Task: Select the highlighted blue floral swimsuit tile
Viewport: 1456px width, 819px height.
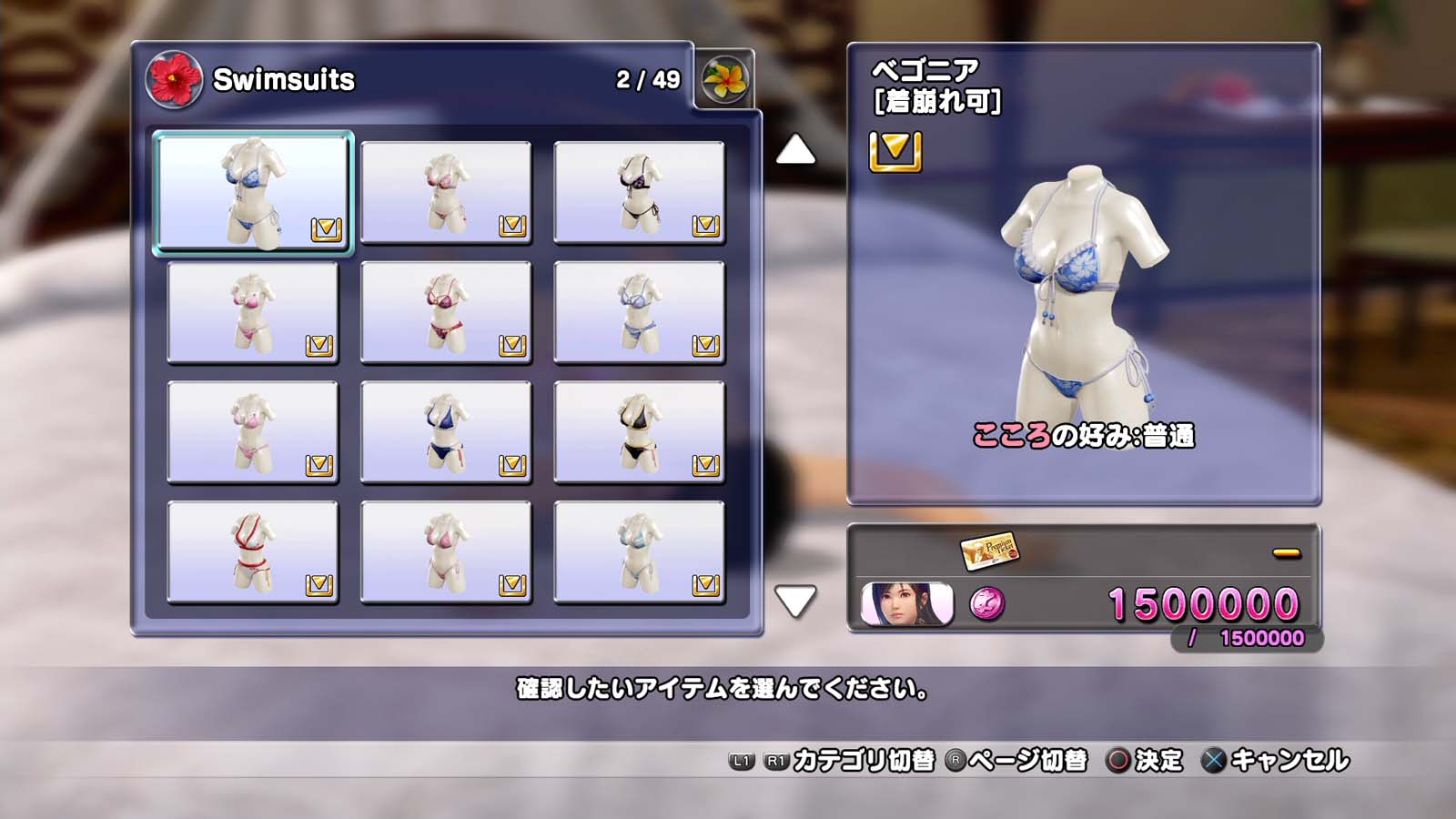Action: [x=253, y=192]
